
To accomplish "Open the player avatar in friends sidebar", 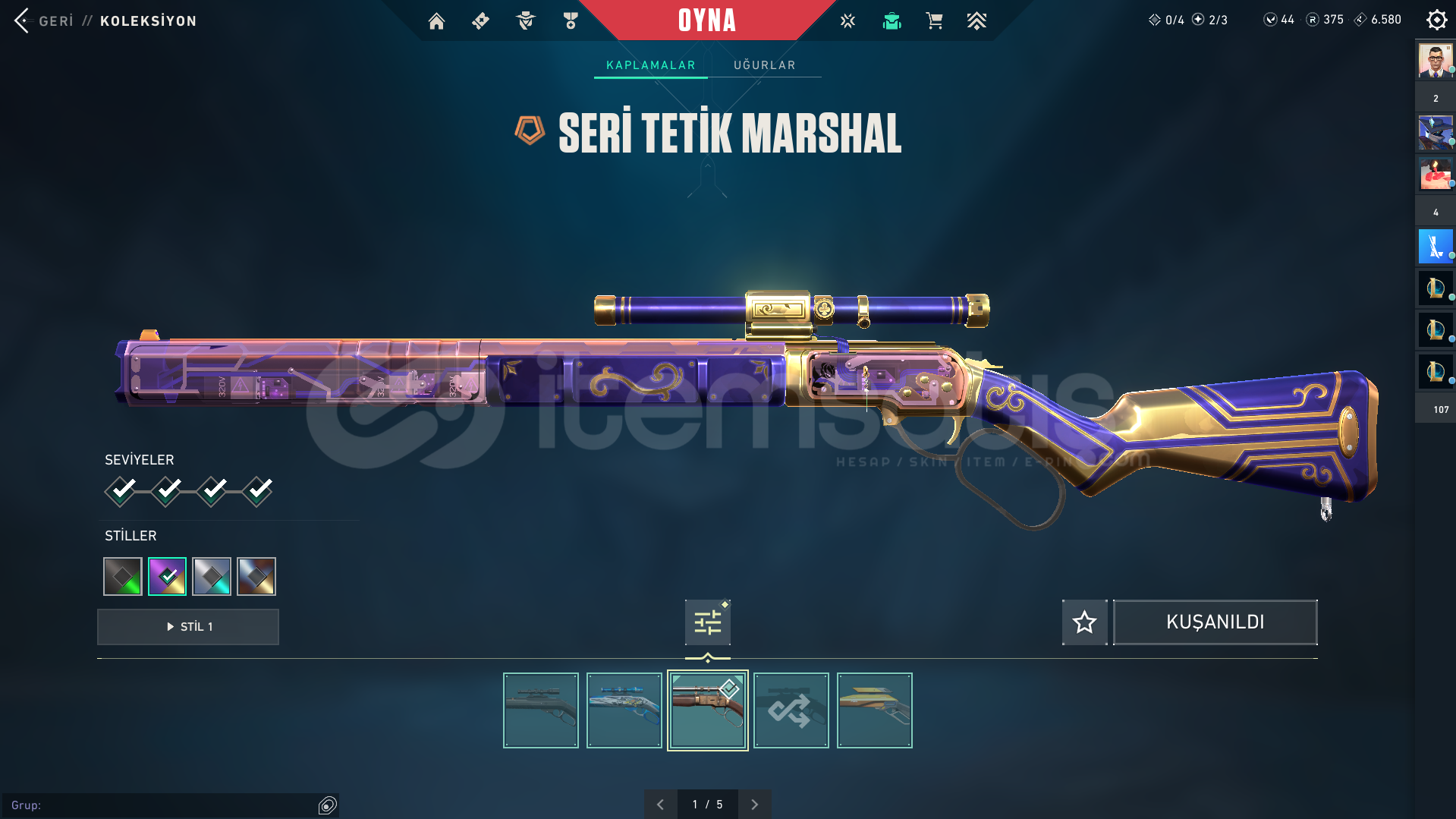I will pos(1435,61).
